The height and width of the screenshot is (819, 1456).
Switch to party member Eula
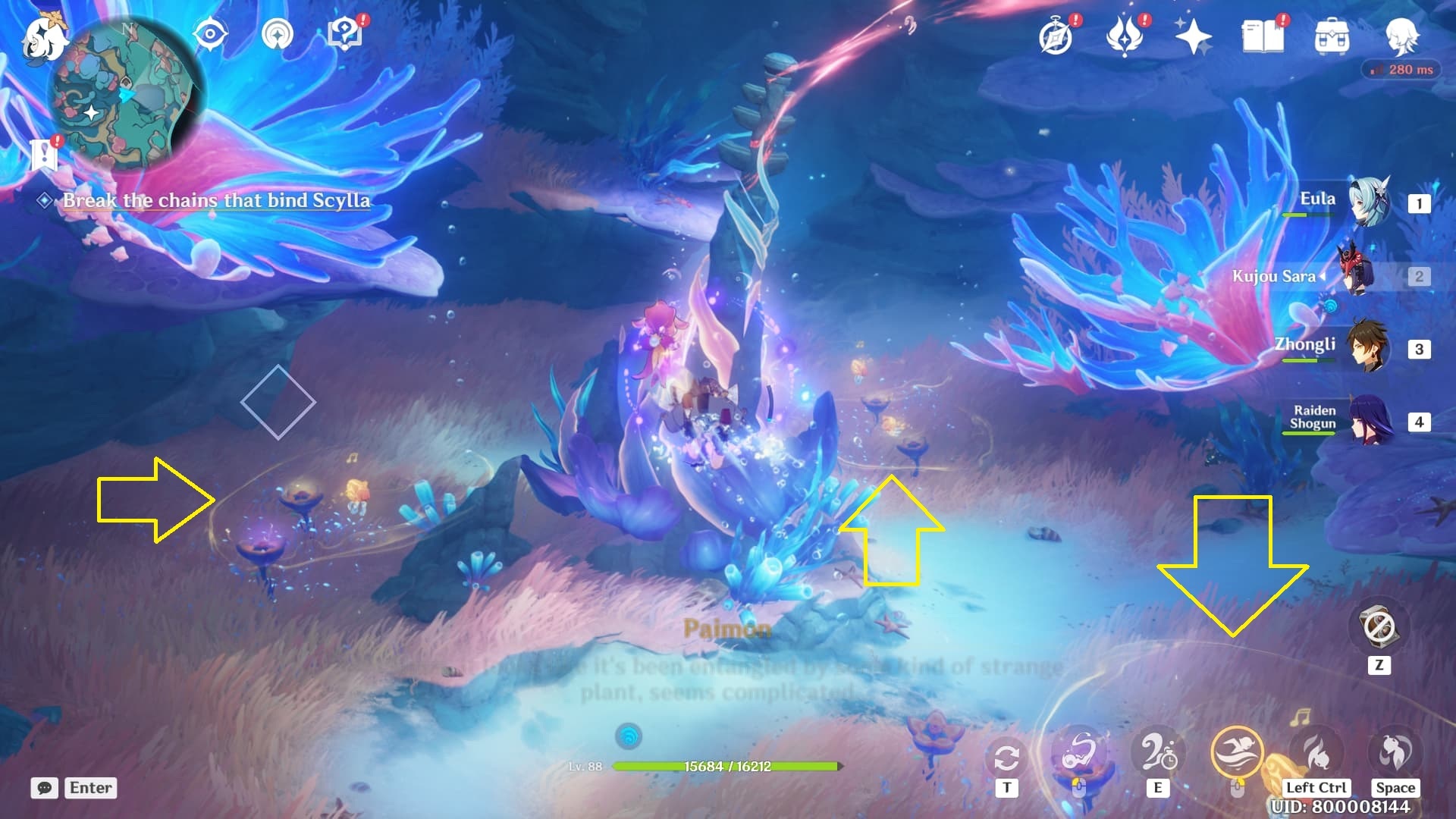click(1370, 203)
